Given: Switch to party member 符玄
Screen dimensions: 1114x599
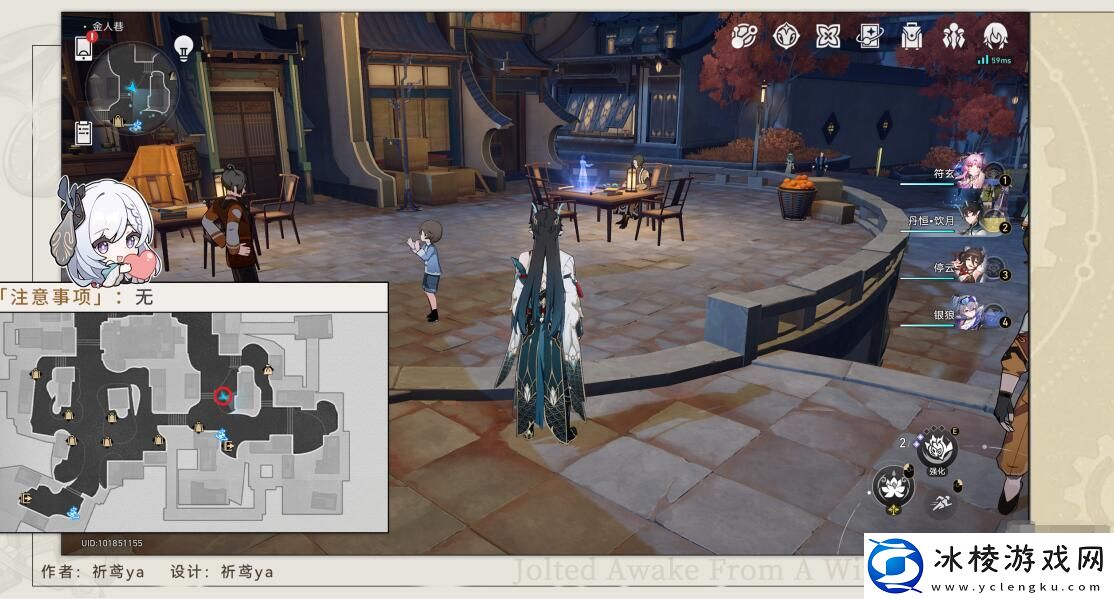Looking at the screenshot, I should point(972,174).
